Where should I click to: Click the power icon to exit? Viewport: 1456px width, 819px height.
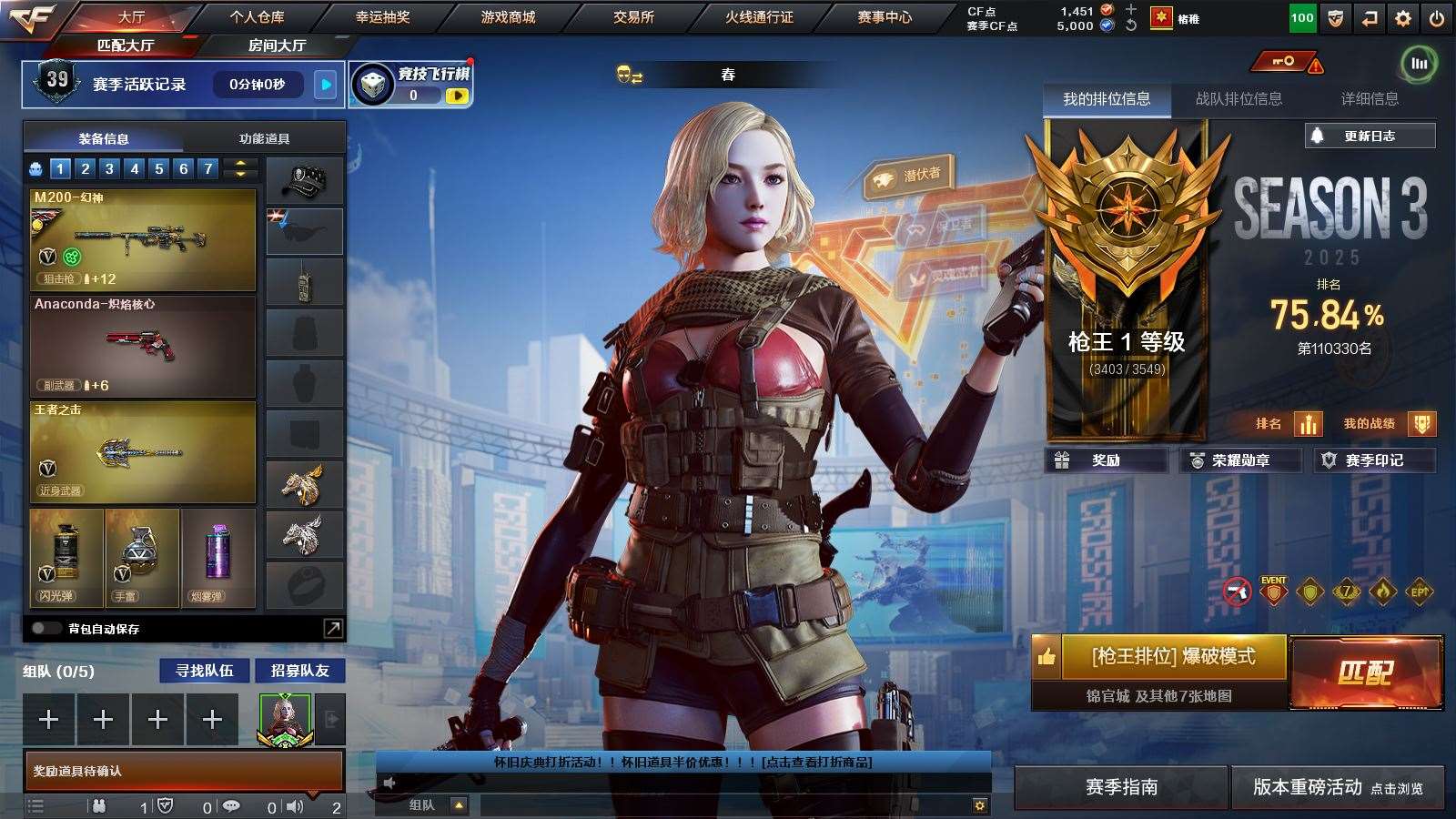coord(1437,18)
